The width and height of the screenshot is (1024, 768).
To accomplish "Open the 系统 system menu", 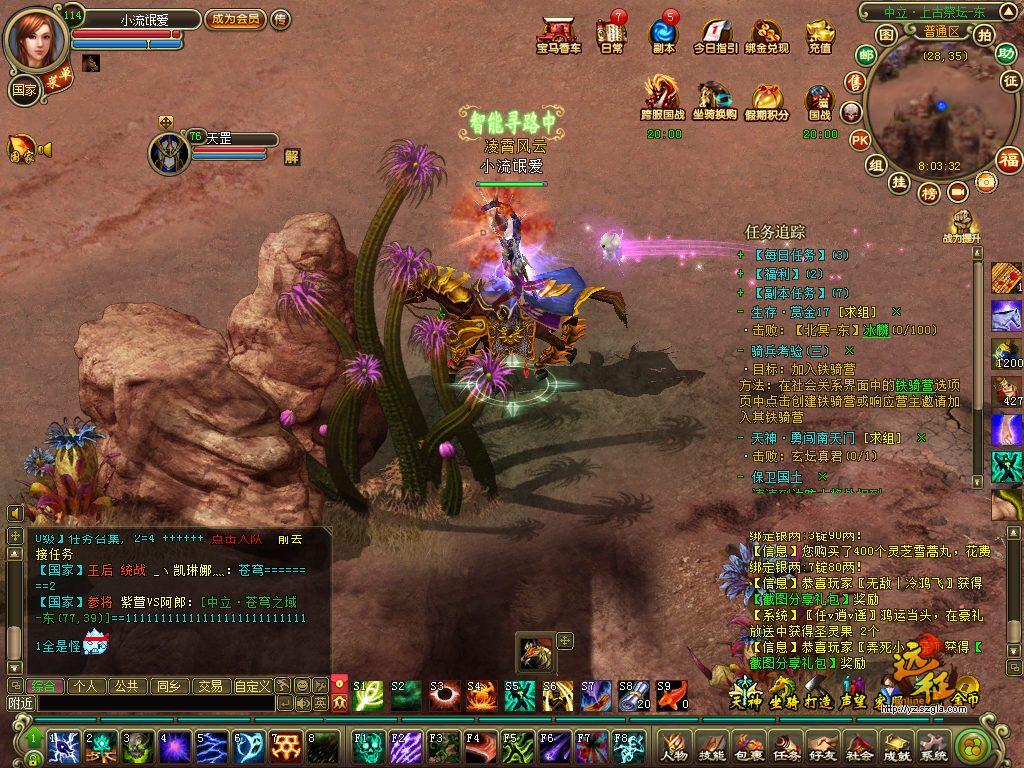I will (933, 747).
